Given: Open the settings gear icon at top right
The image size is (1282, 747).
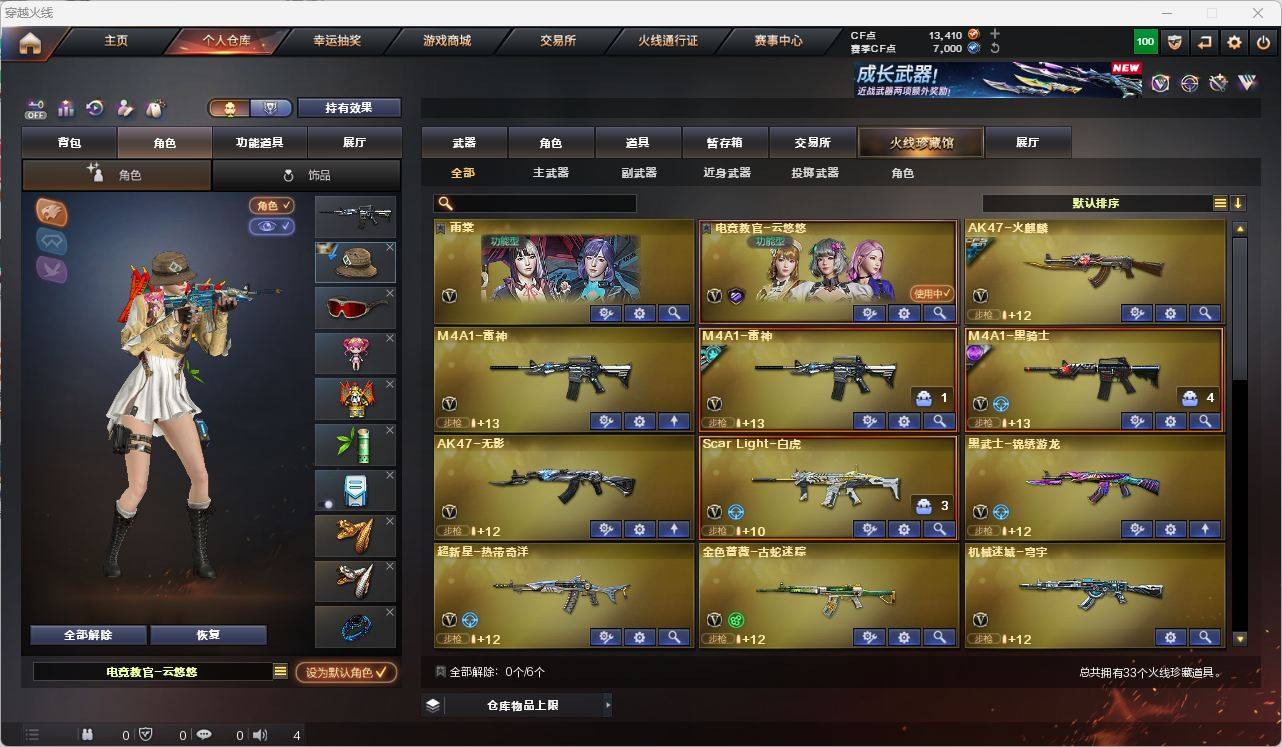Looking at the screenshot, I should [1233, 42].
